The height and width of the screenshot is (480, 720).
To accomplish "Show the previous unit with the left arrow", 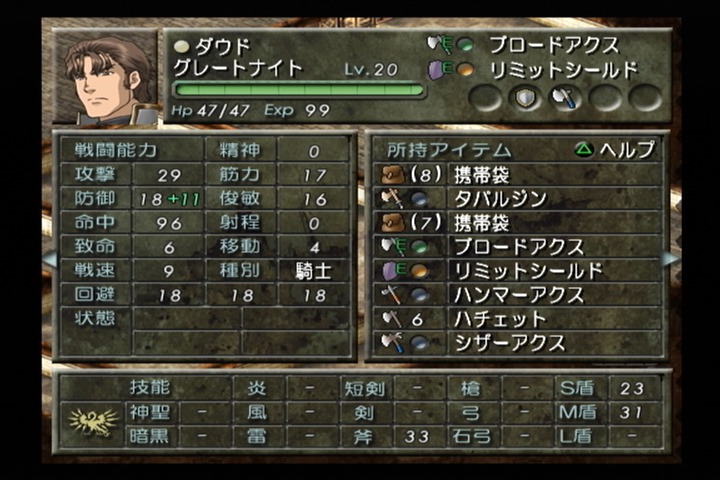I will pyautogui.click(x=49, y=258).
